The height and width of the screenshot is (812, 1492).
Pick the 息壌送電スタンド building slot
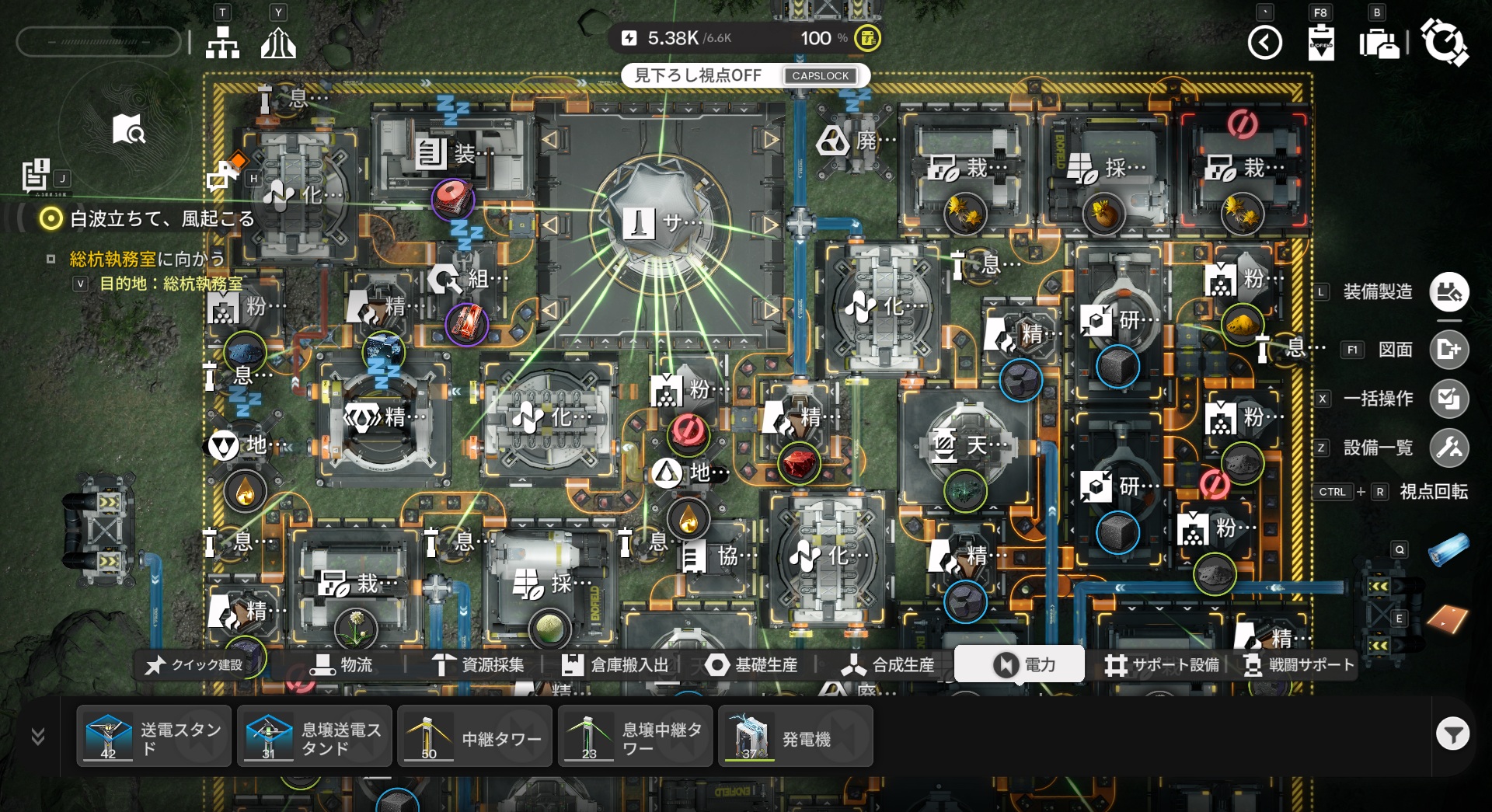tap(315, 737)
